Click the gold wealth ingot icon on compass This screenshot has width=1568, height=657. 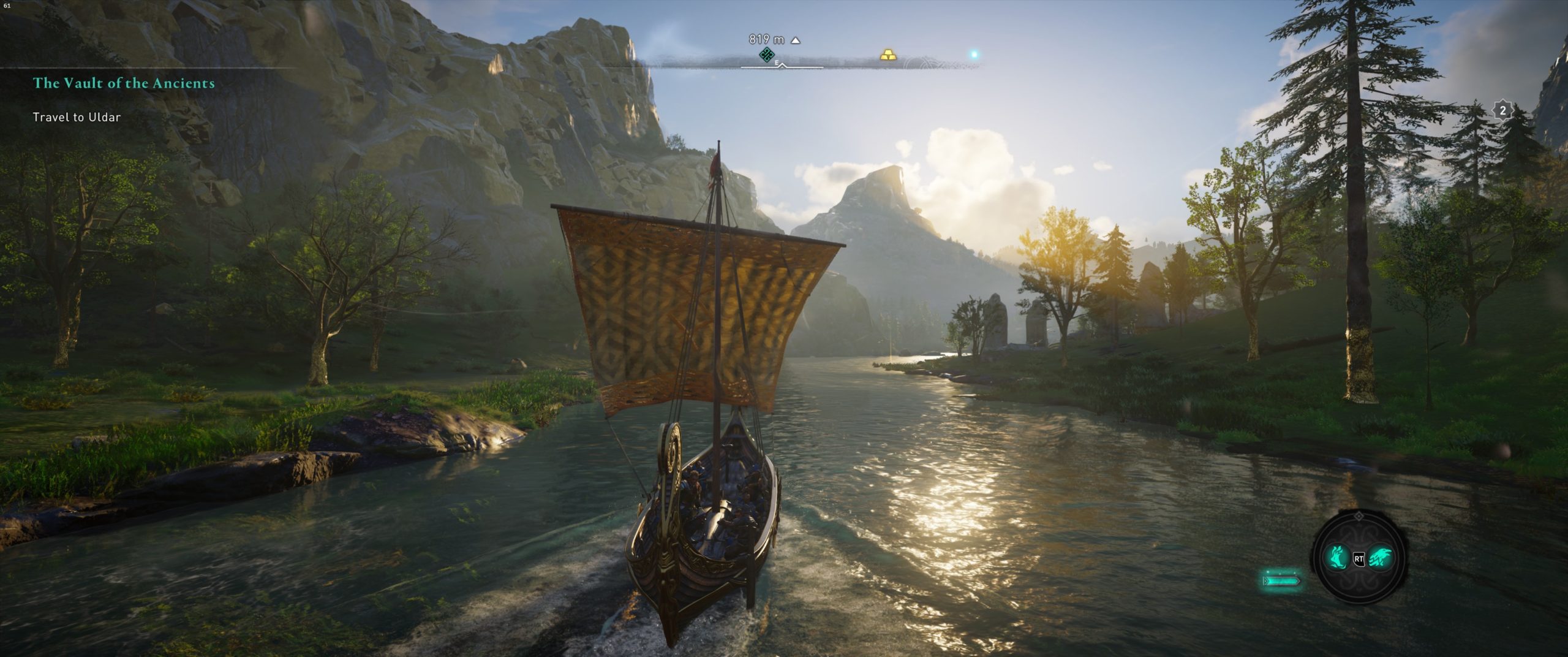[x=888, y=55]
